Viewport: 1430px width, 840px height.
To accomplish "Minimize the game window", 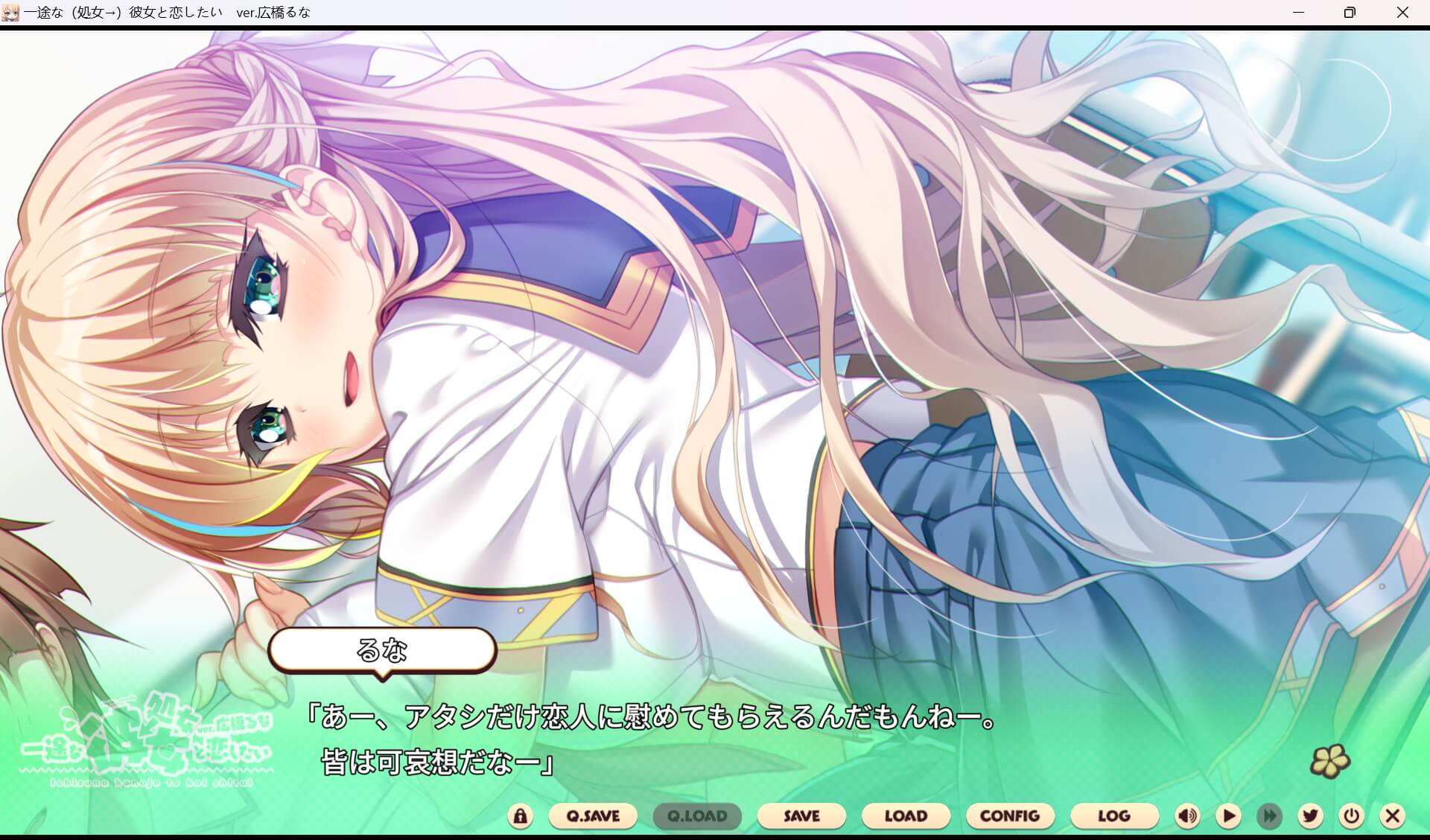I will [x=1299, y=12].
